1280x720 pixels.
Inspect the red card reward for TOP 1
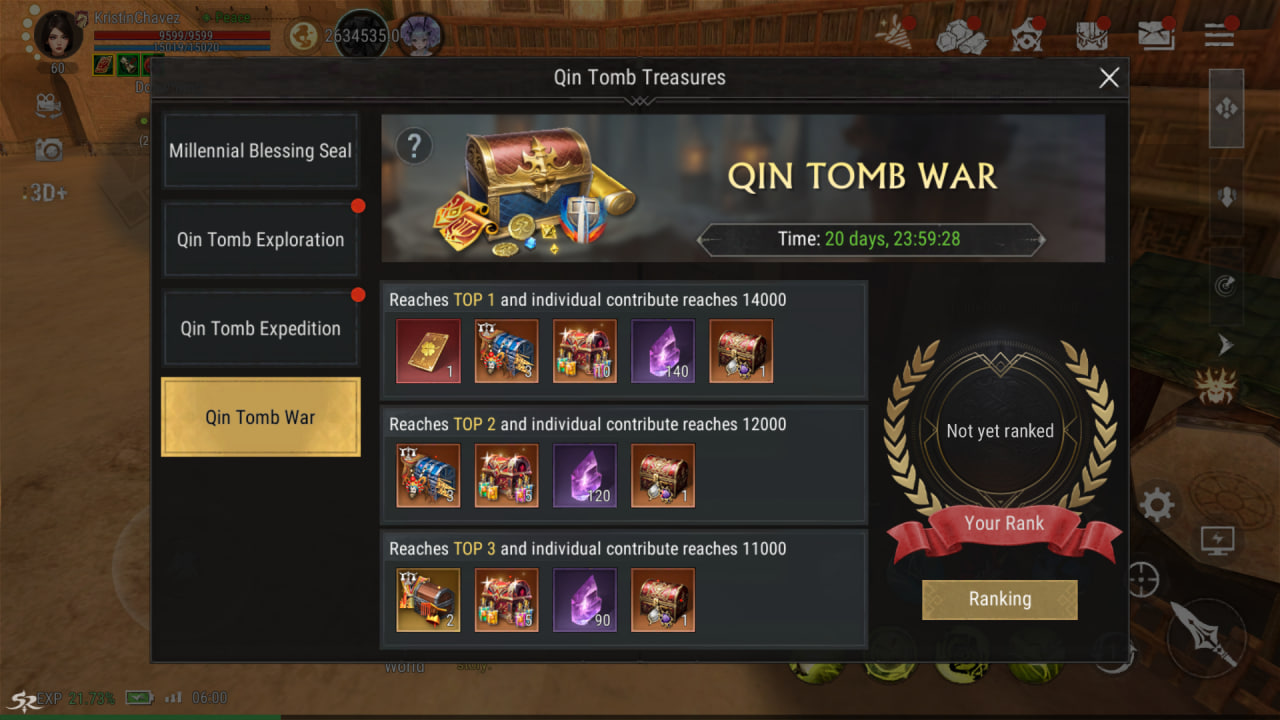(428, 351)
